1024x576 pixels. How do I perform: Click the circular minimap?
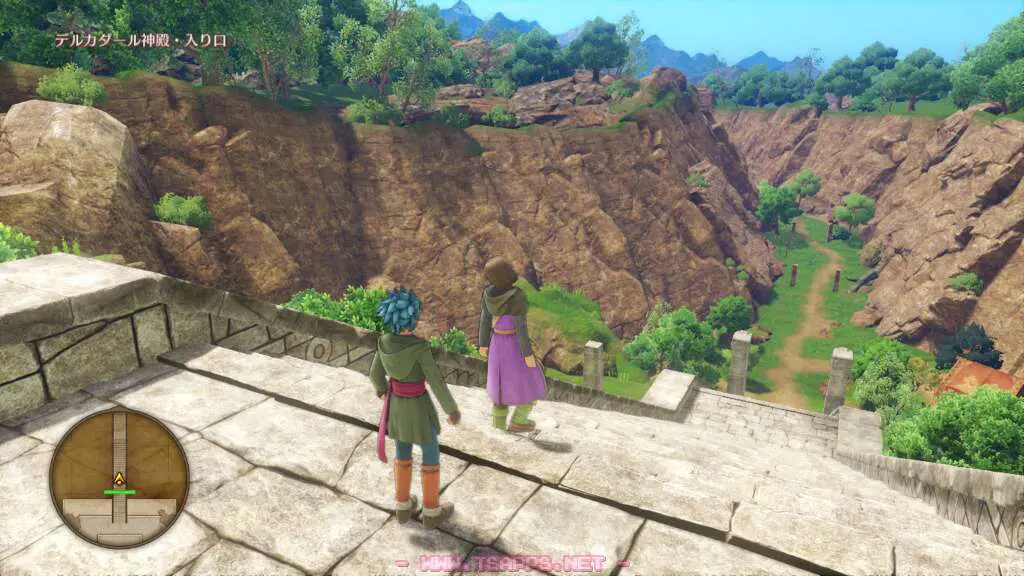(119, 478)
